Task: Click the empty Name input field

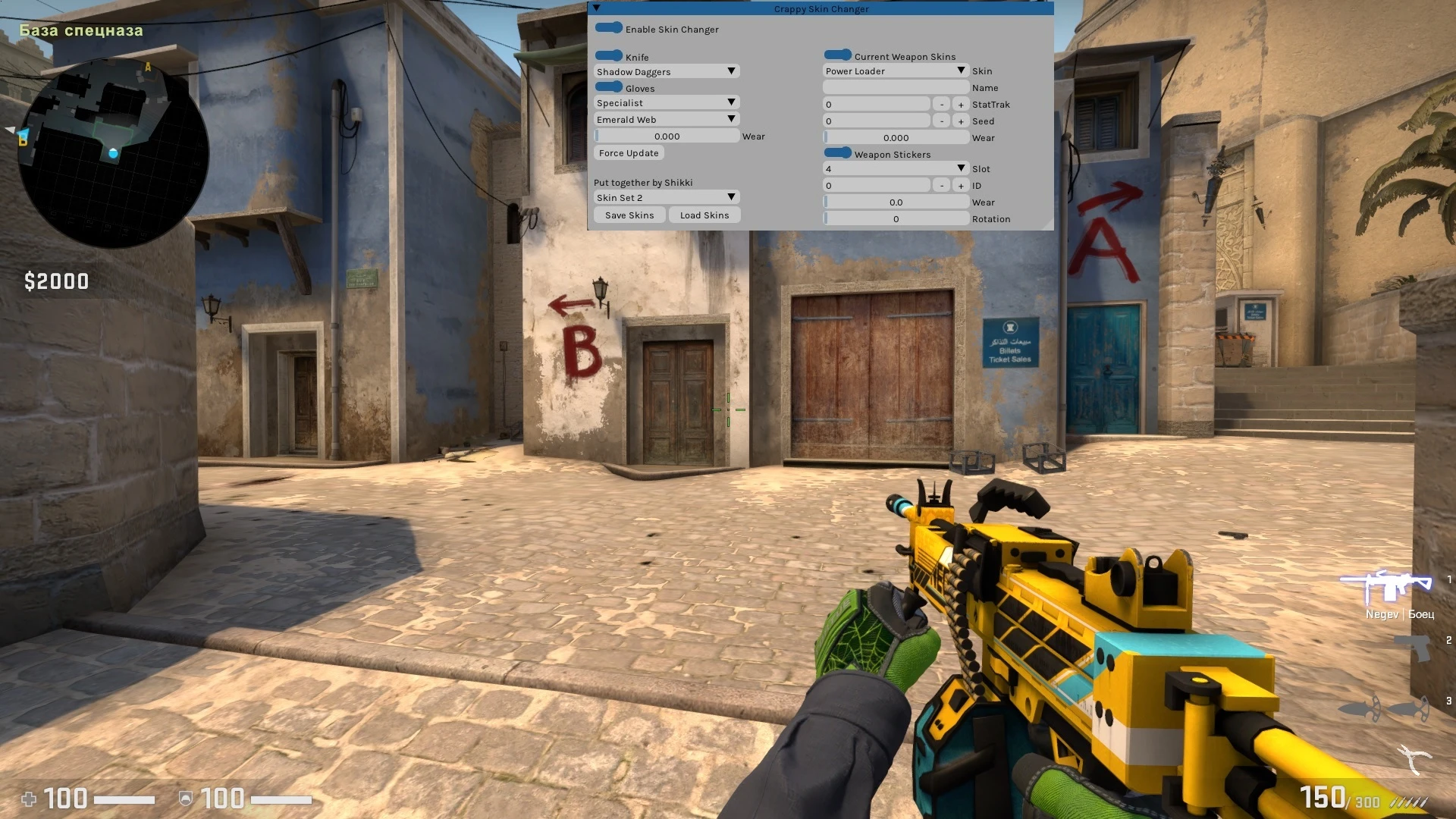Action: [x=896, y=86]
